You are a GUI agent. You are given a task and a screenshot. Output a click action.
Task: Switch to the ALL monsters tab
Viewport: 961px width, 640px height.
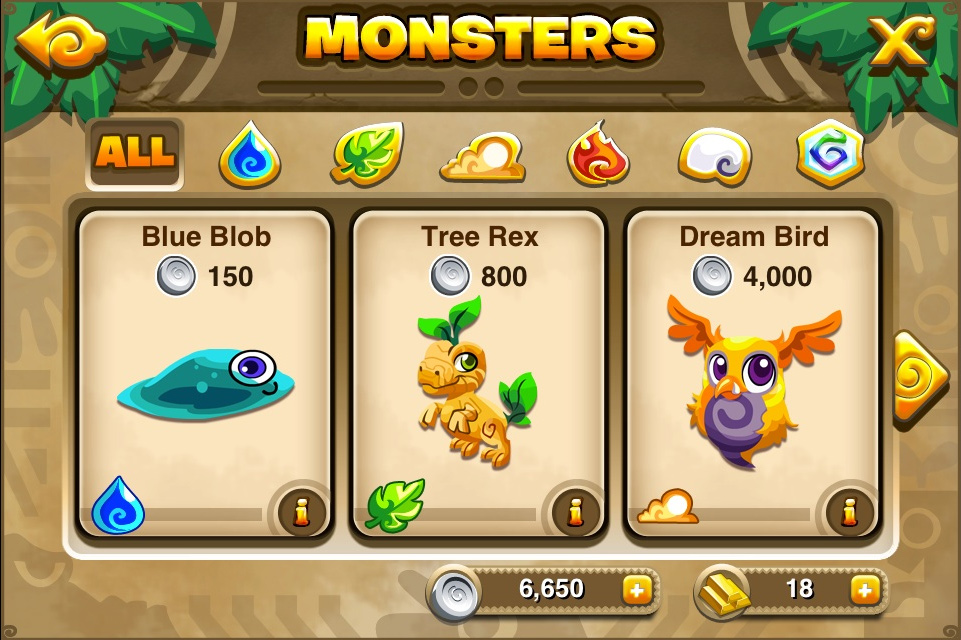(135, 153)
